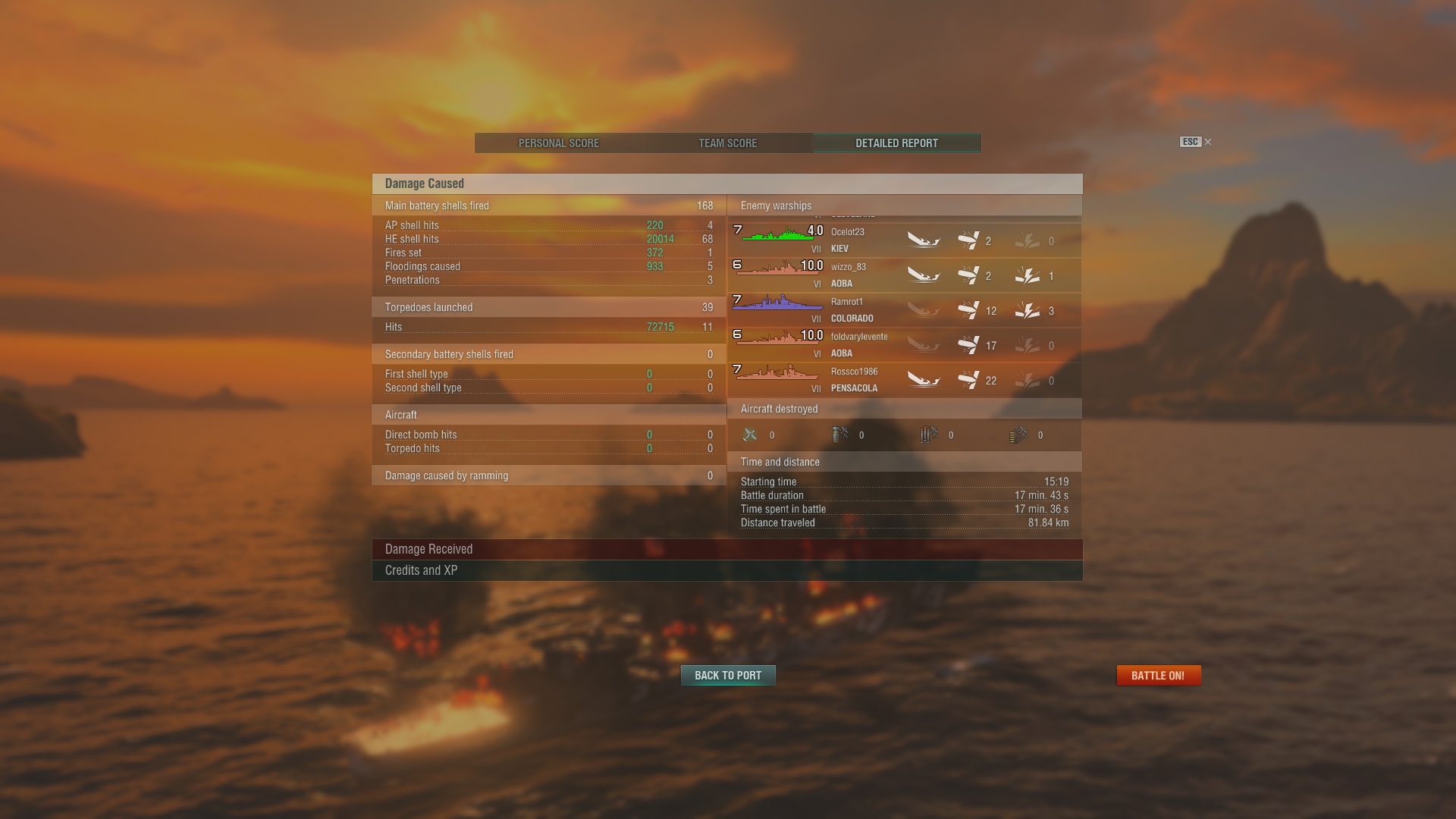This screenshot has height=819, width=1456.
Task: Switch to the Personal Score tab
Action: click(559, 143)
